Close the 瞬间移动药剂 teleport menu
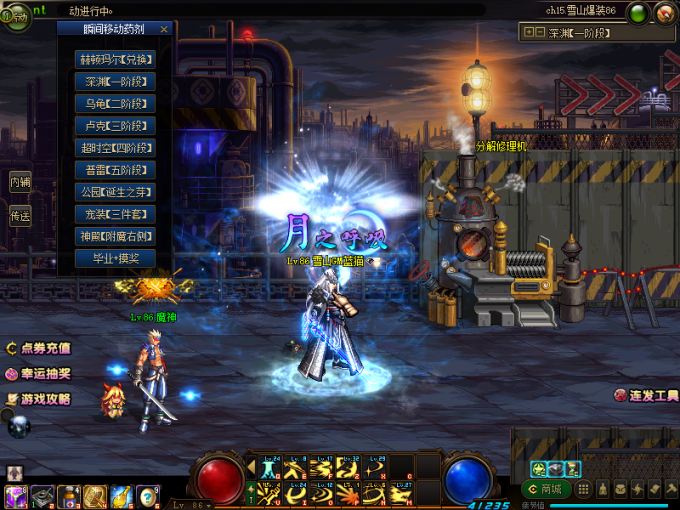 click(164, 30)
